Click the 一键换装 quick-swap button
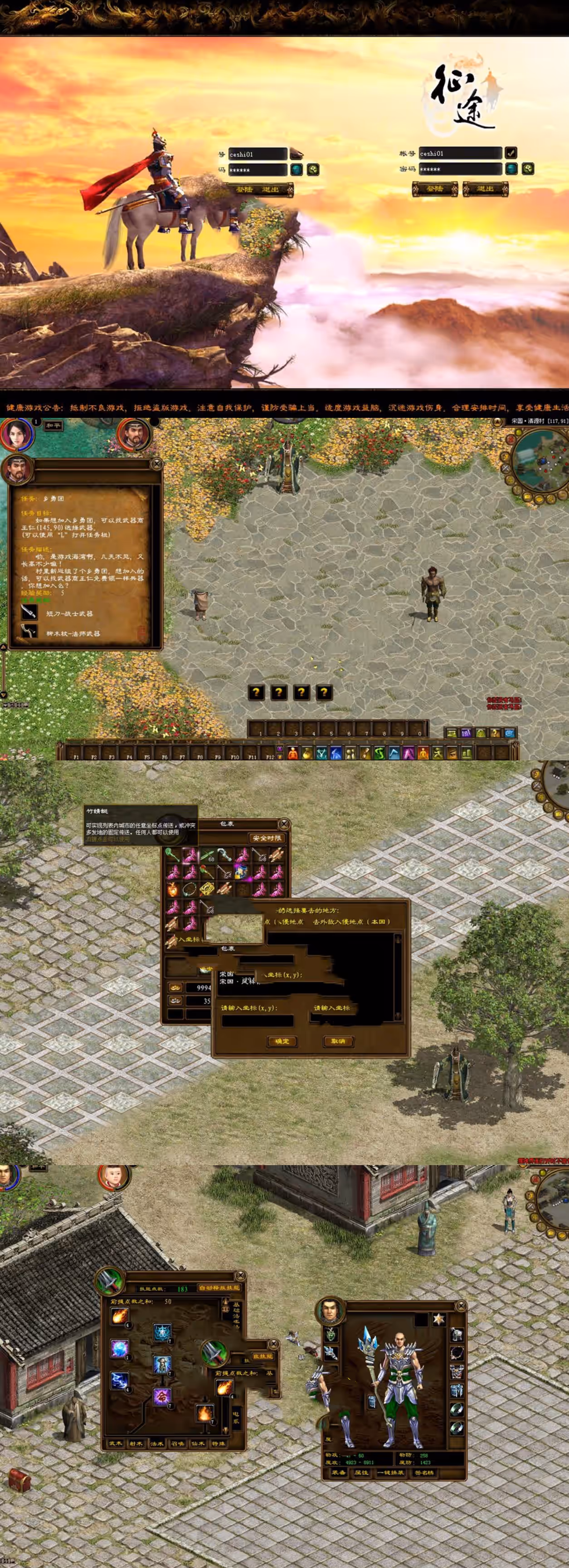Image resolution: width=569 pixels, height=1568 pixels. click(x=391, y=1472)
